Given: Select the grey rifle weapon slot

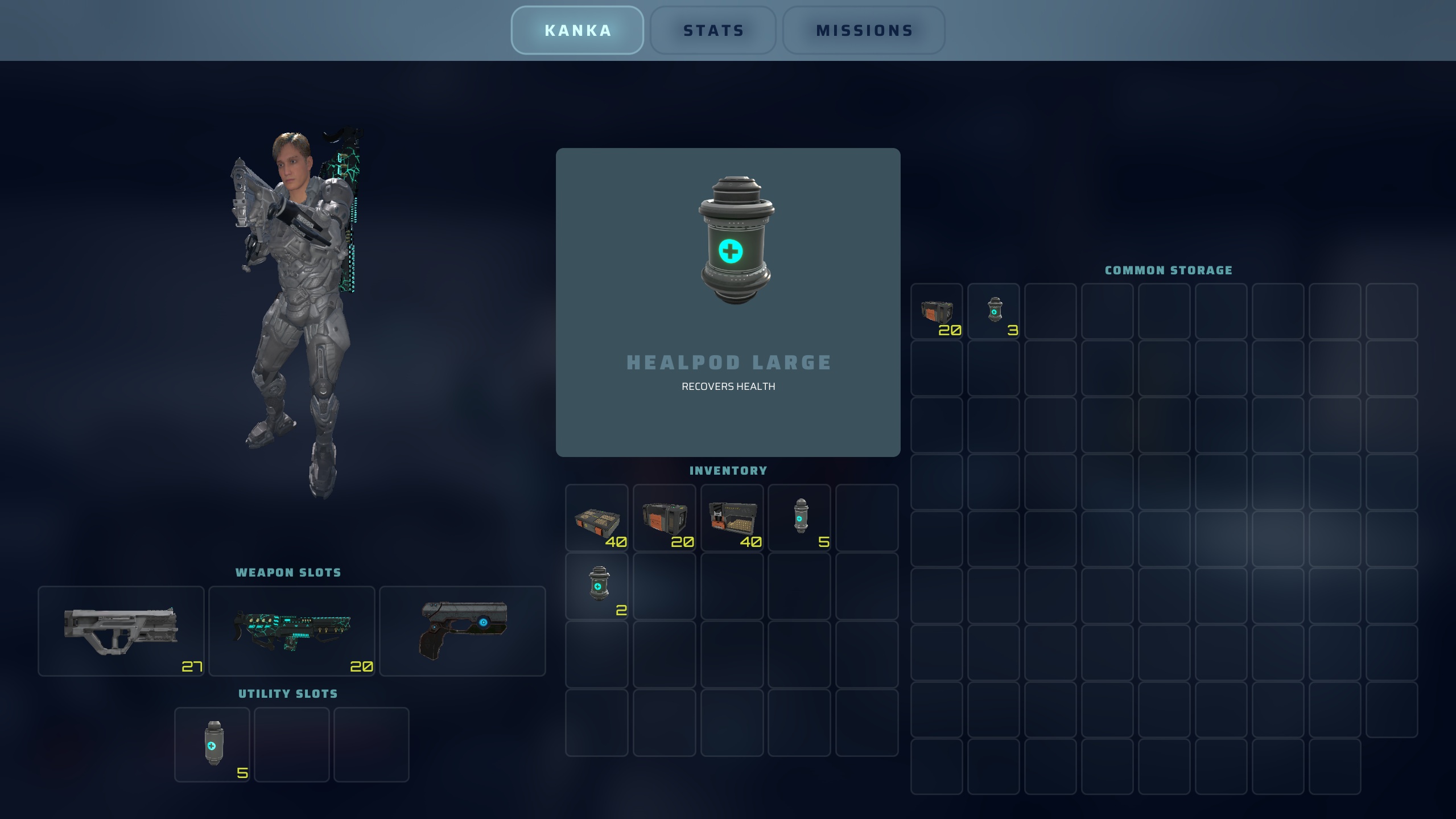Looking at the screenshot, I should (121, 631).
